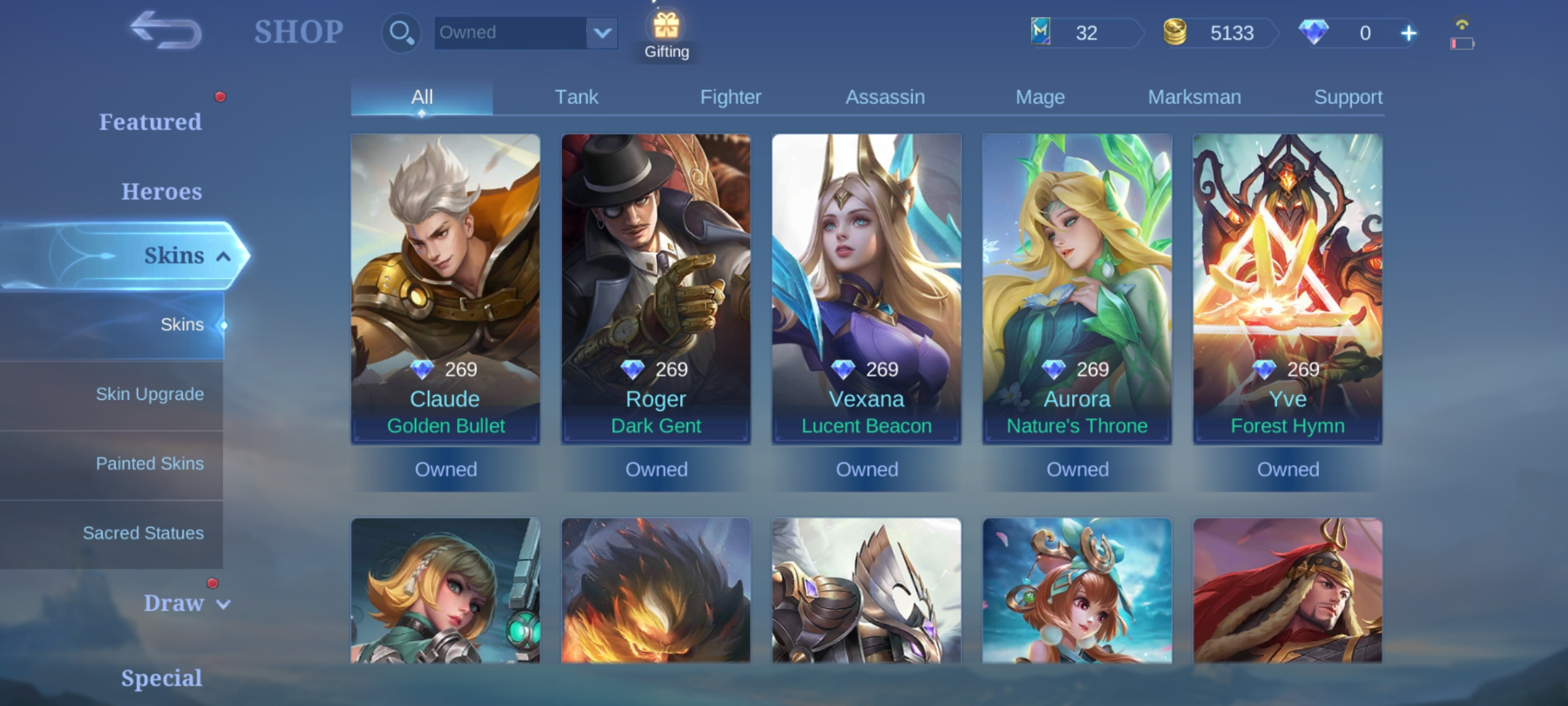Image resolution: width=1568 pixels, height=706 pixels.
Task: Open the Assassin category tab
Action: [885, 96]
